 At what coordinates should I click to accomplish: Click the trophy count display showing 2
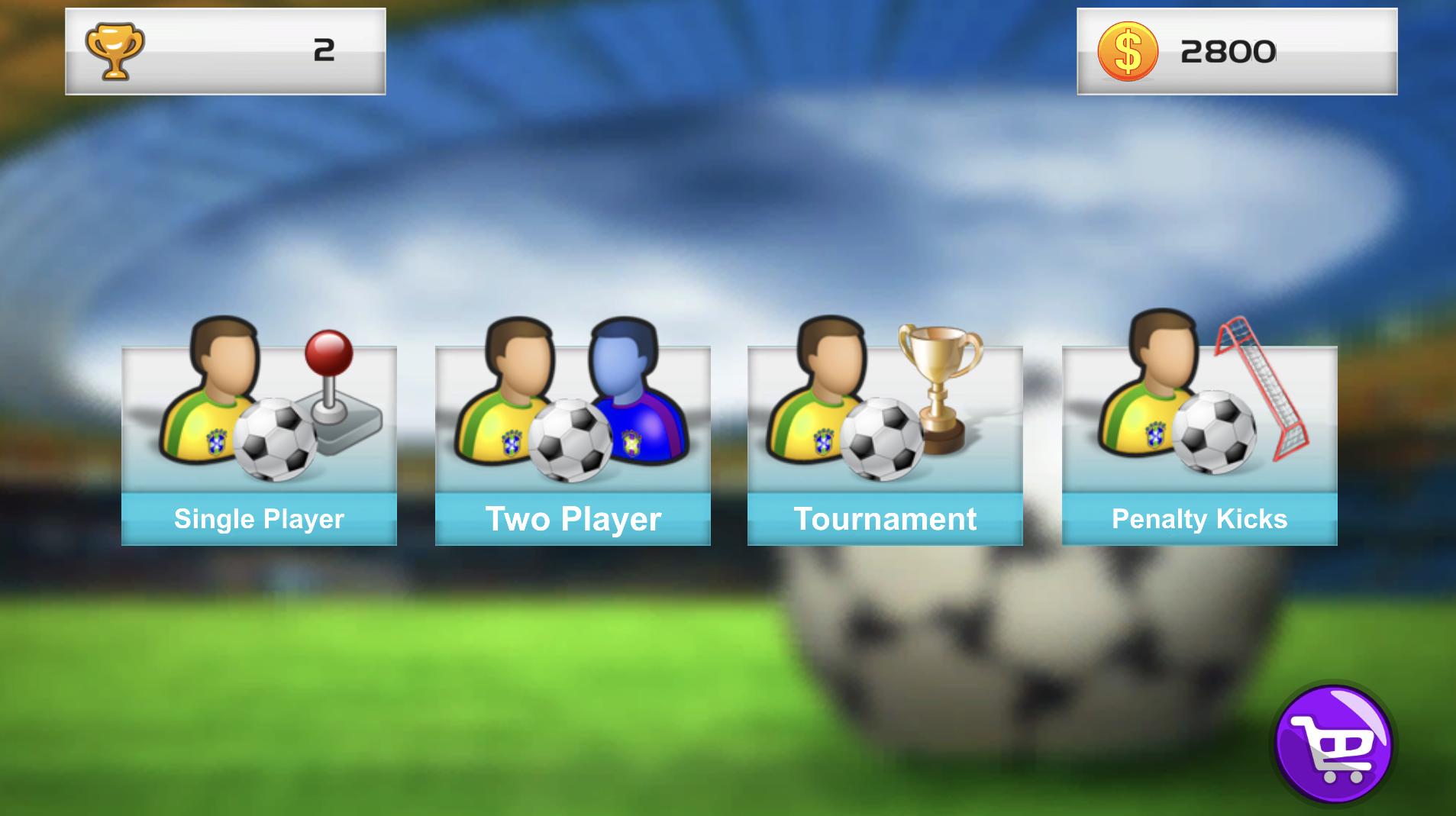324,50
